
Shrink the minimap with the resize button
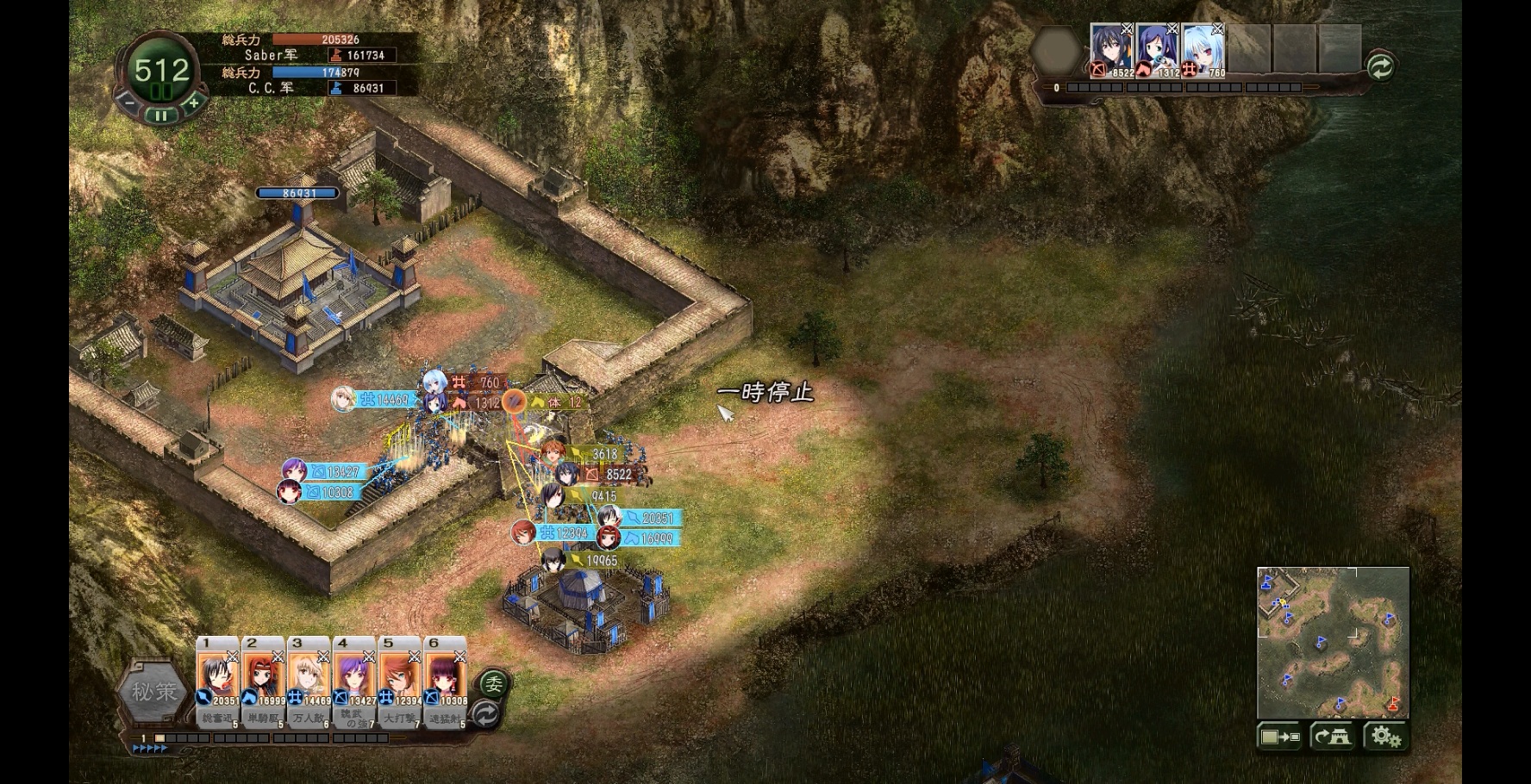[1279, 737]
